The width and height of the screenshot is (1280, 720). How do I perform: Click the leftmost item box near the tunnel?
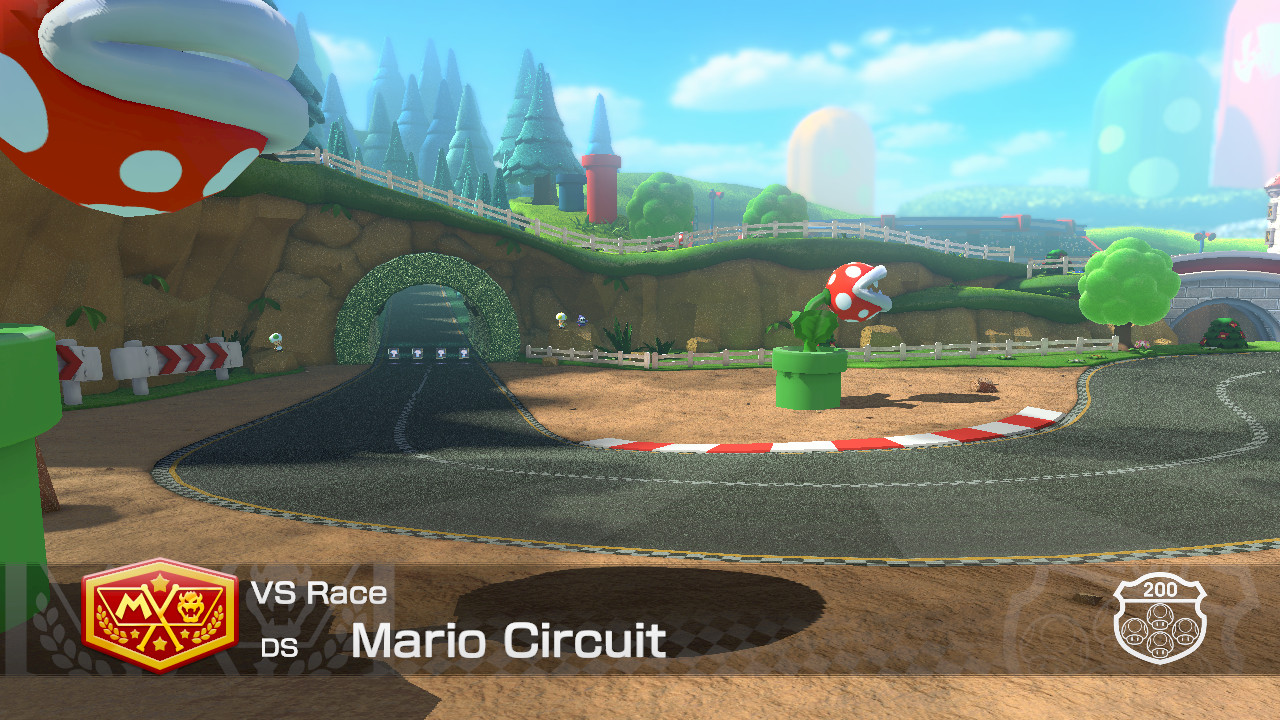(393, 353)
